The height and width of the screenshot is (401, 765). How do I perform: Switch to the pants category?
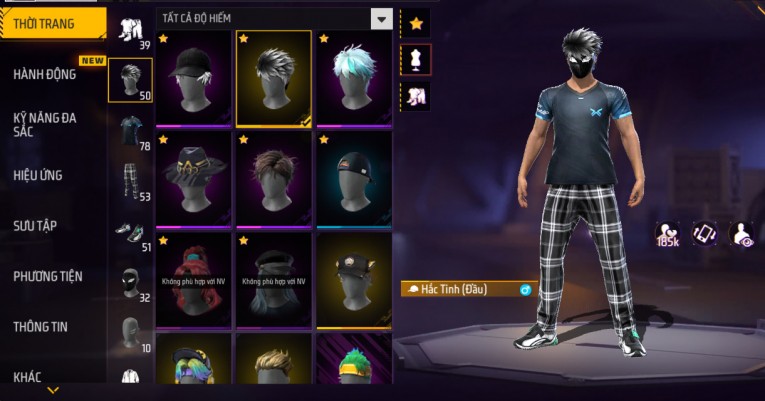click(130, 180)
